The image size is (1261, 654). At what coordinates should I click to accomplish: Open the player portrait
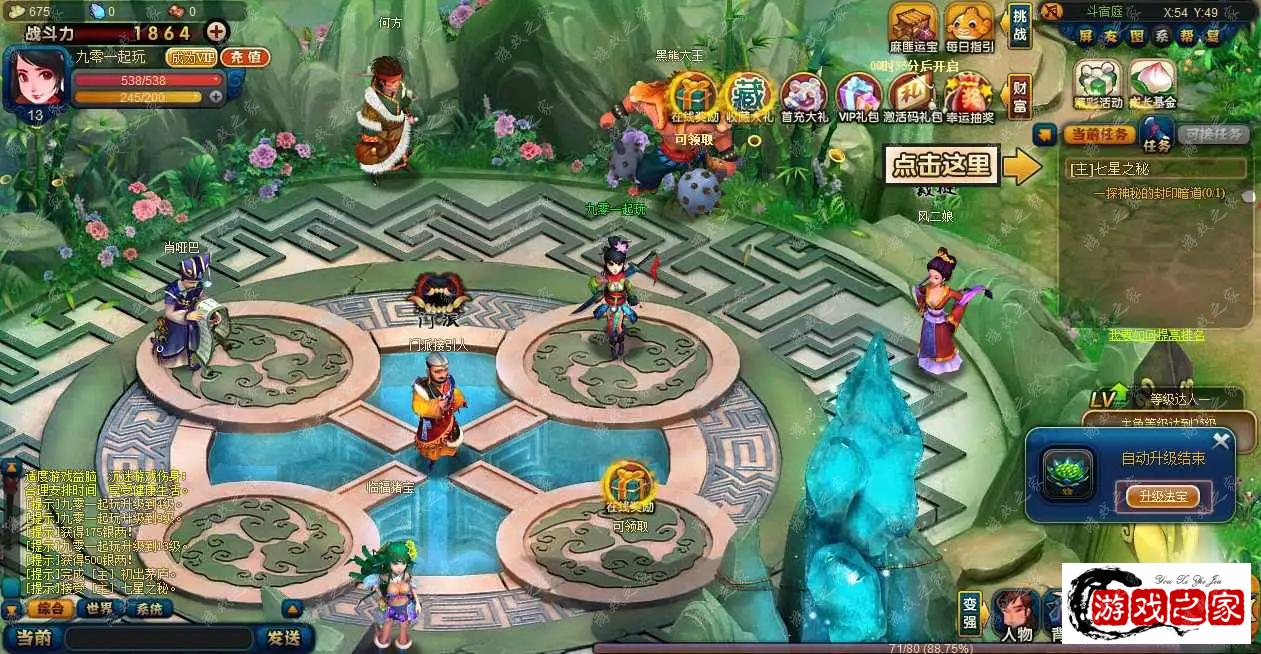(x=37, y=77)
